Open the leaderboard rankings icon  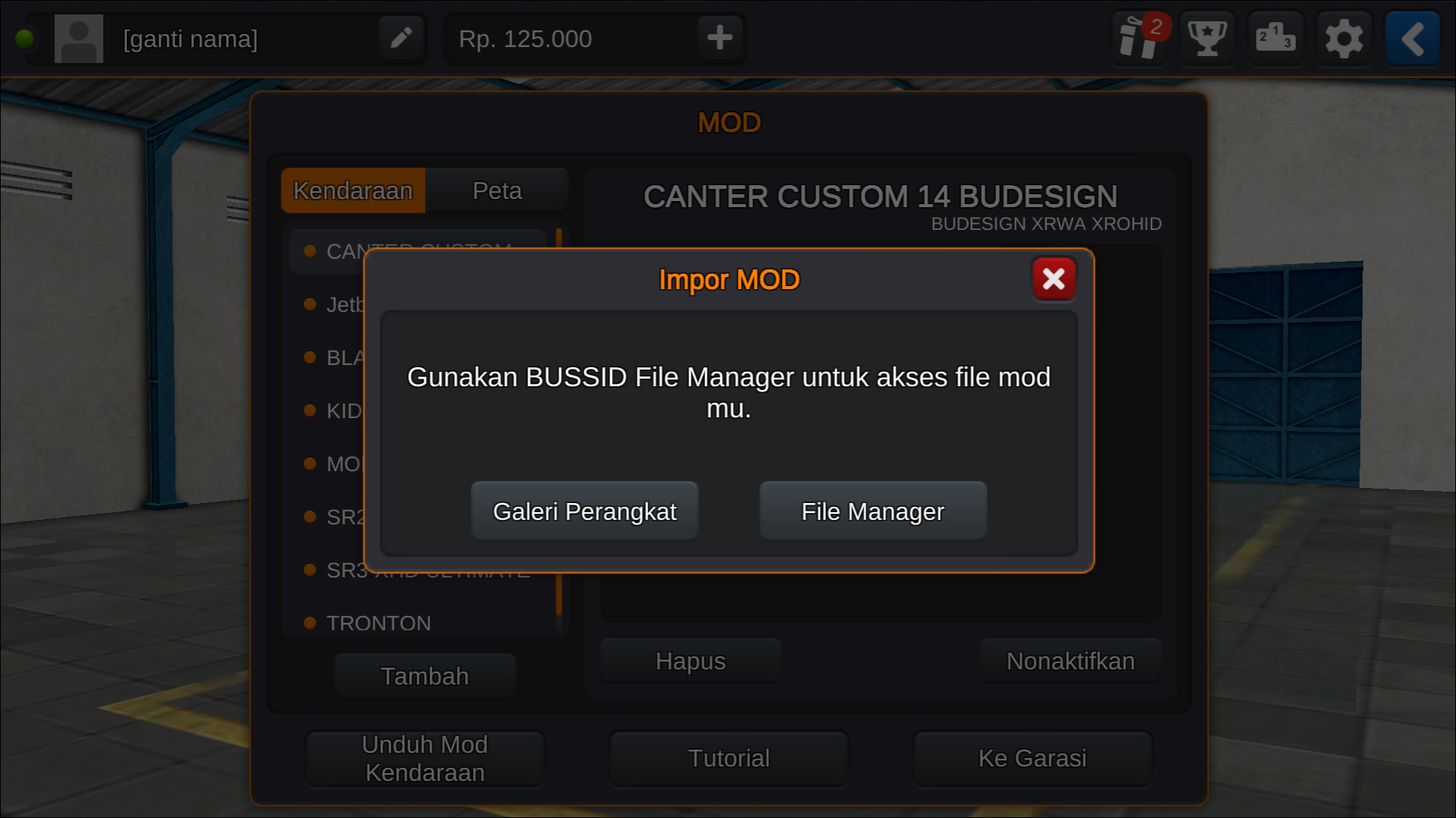coord(1275,38)
